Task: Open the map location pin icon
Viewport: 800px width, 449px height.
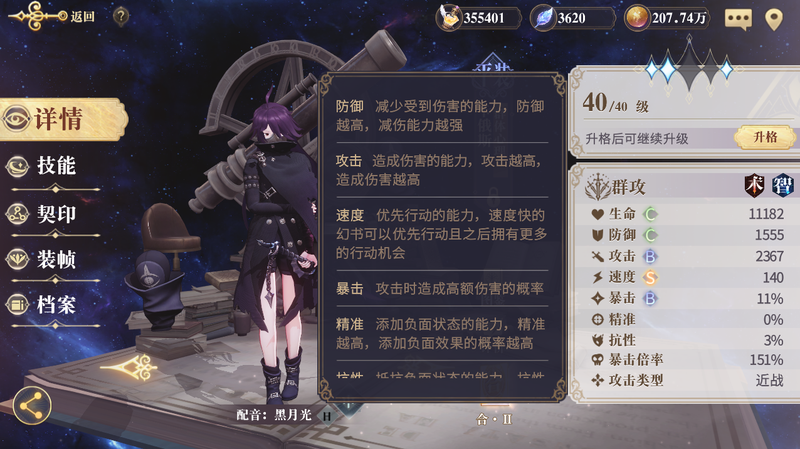Action: pos(773,18)
